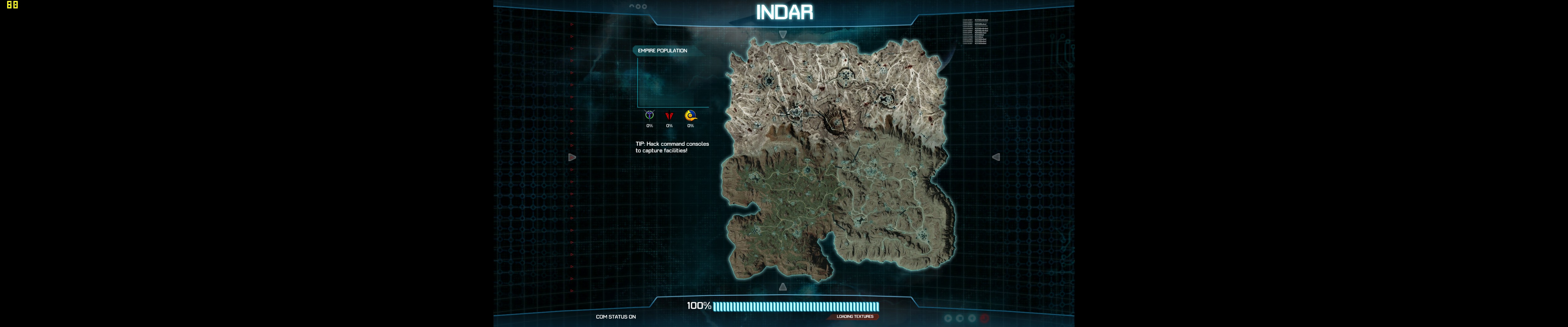Image resolution: width=1568 pixels, height=327 pixels.
Task: Select the New Conglomerate faction icon
Action: (x=691, y=115)
